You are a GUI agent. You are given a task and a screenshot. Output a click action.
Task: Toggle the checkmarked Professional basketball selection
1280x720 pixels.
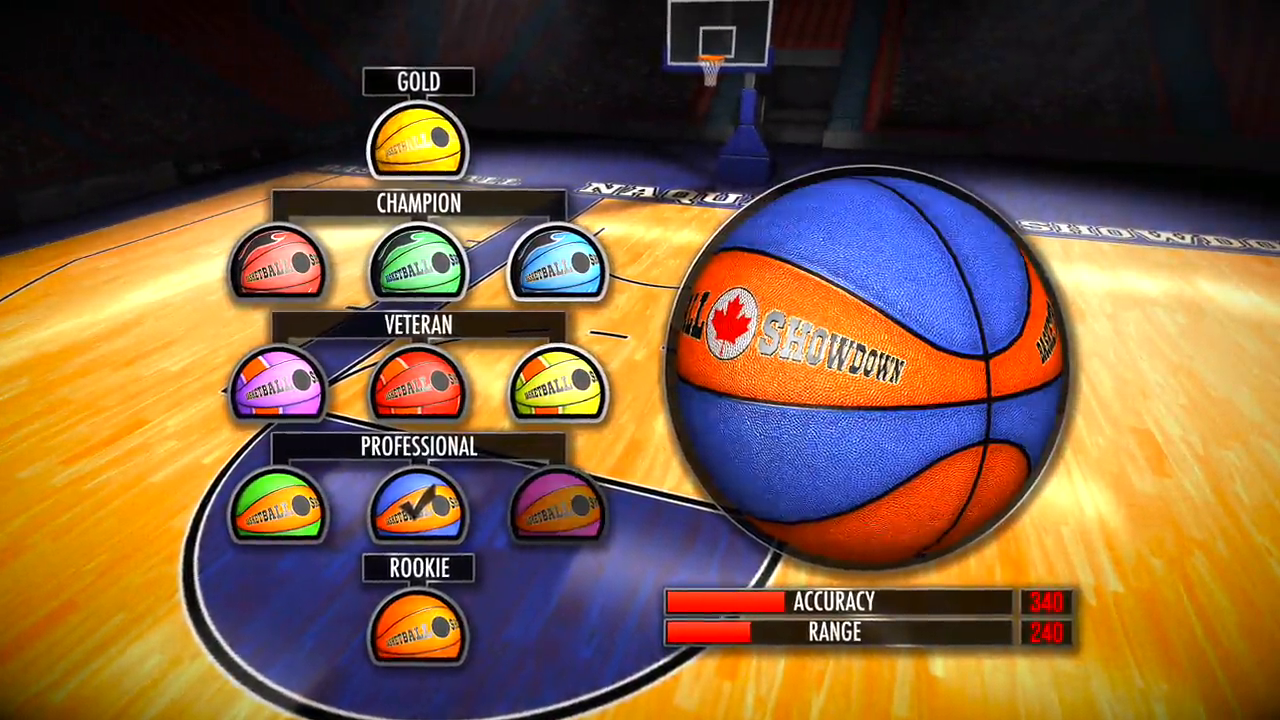418,507
